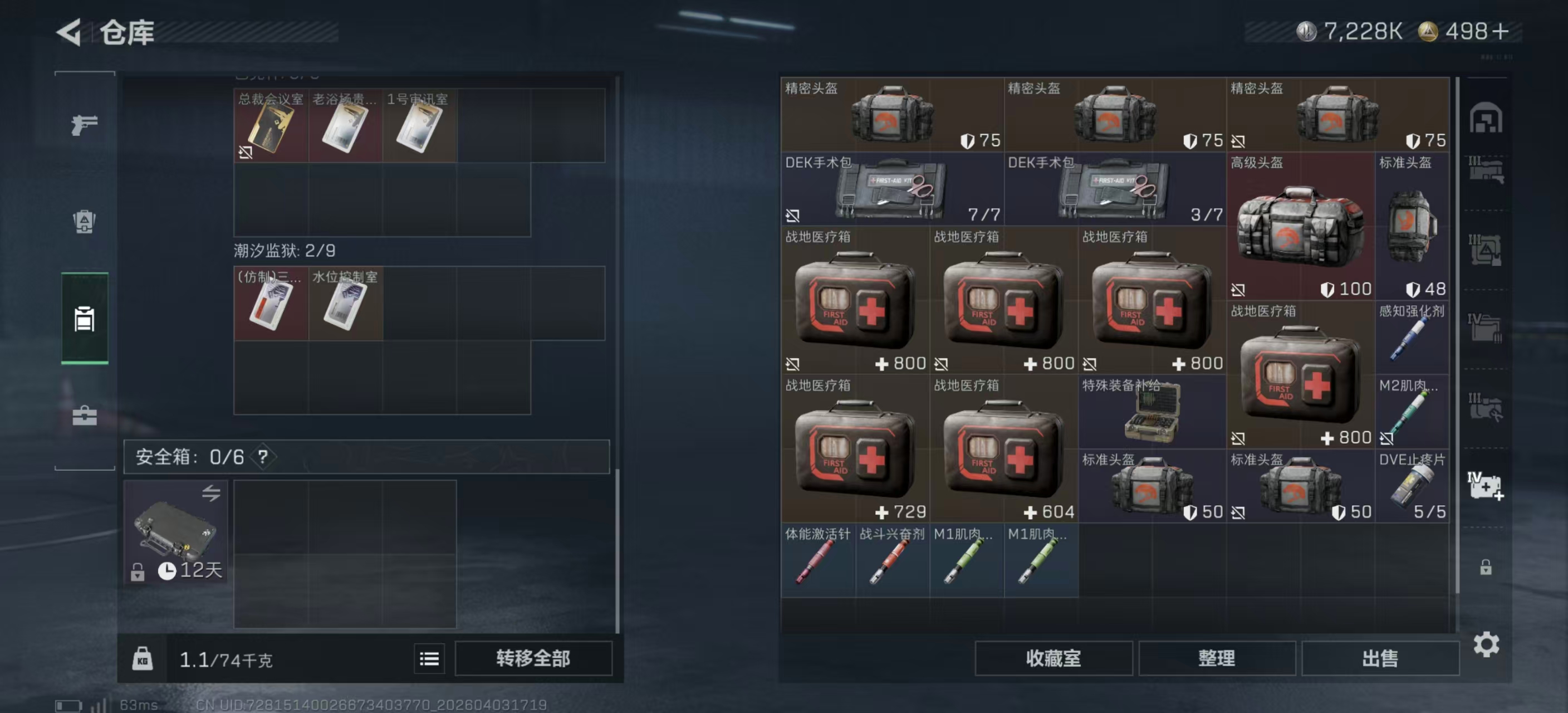Click the list view icon beside the weight display
This screenshot has height=713, width=1568.
click(429, 658)
